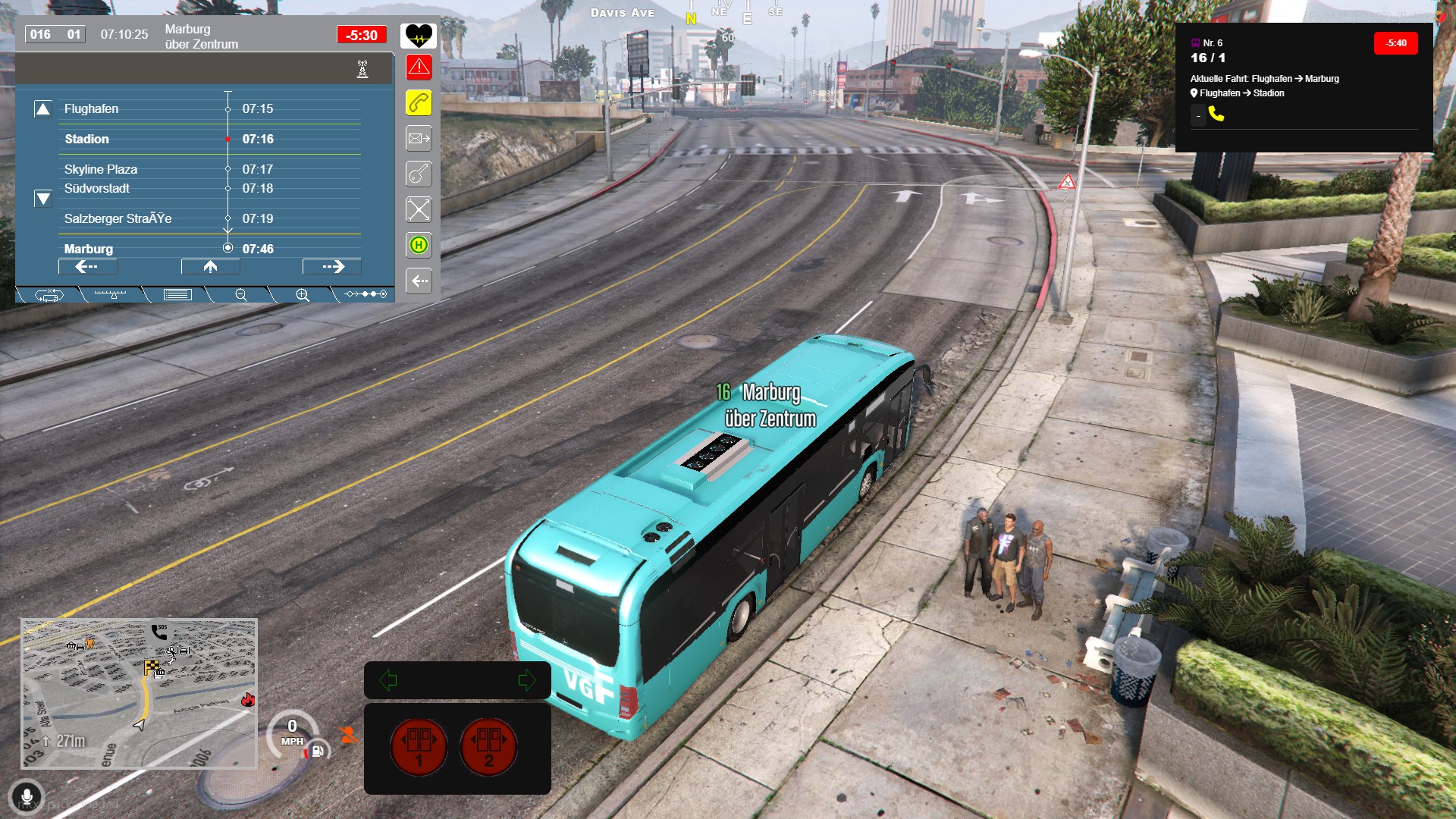This screenshot has height=819, width=1456.
Task: Click the heart pulse icon button
Action: [x=419, y=35]
